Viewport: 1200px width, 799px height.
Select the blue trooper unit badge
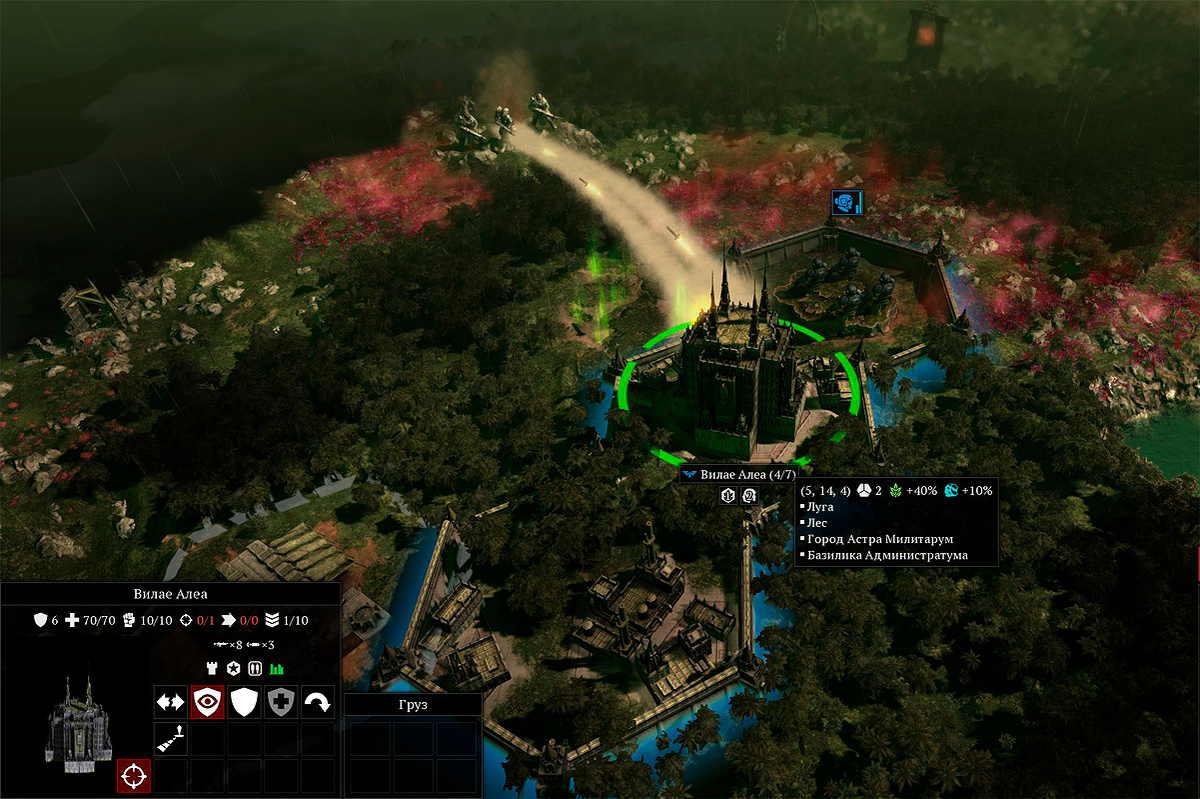tap(845, 203)
